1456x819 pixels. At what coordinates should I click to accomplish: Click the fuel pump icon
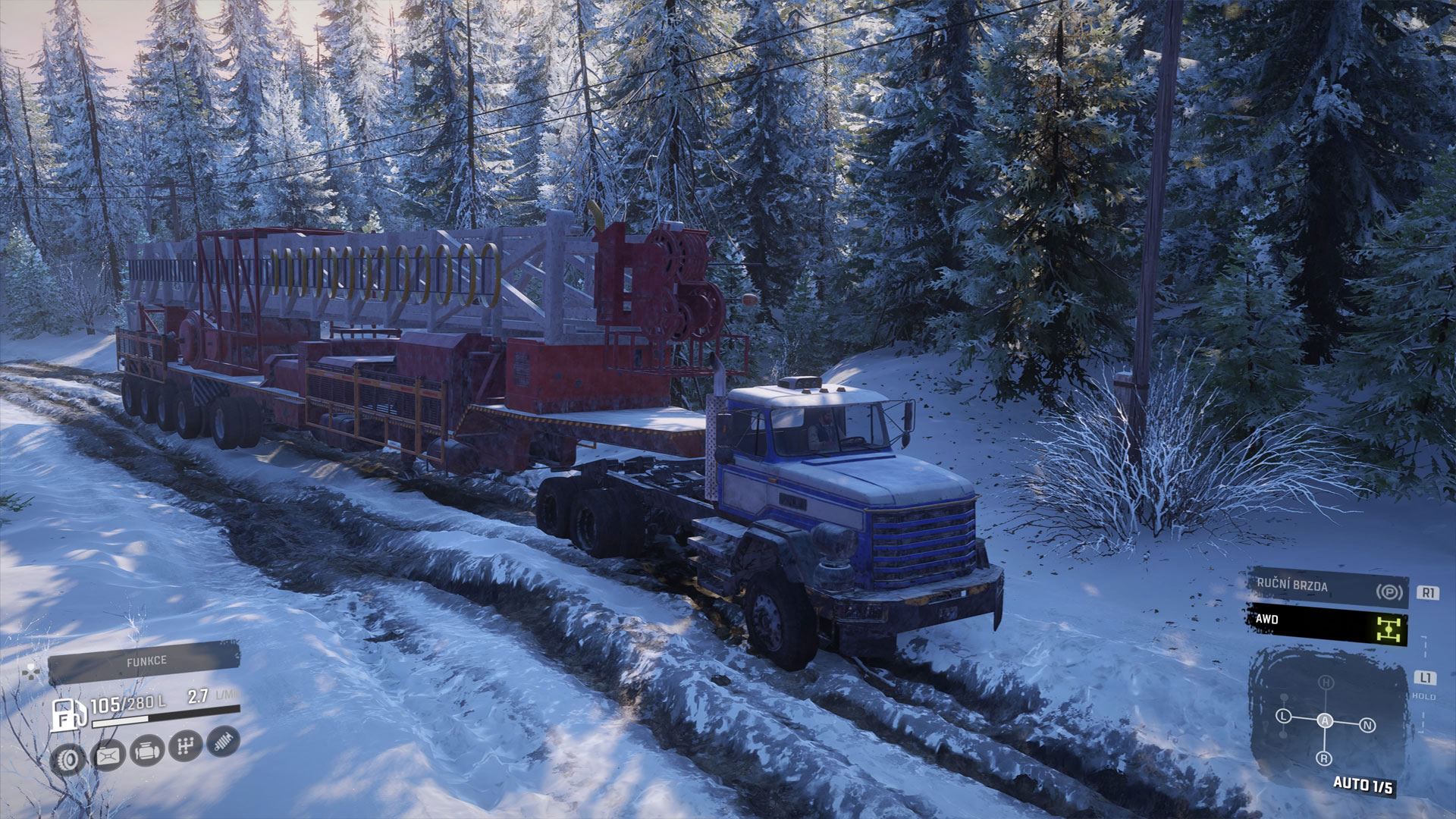(65, 715)
